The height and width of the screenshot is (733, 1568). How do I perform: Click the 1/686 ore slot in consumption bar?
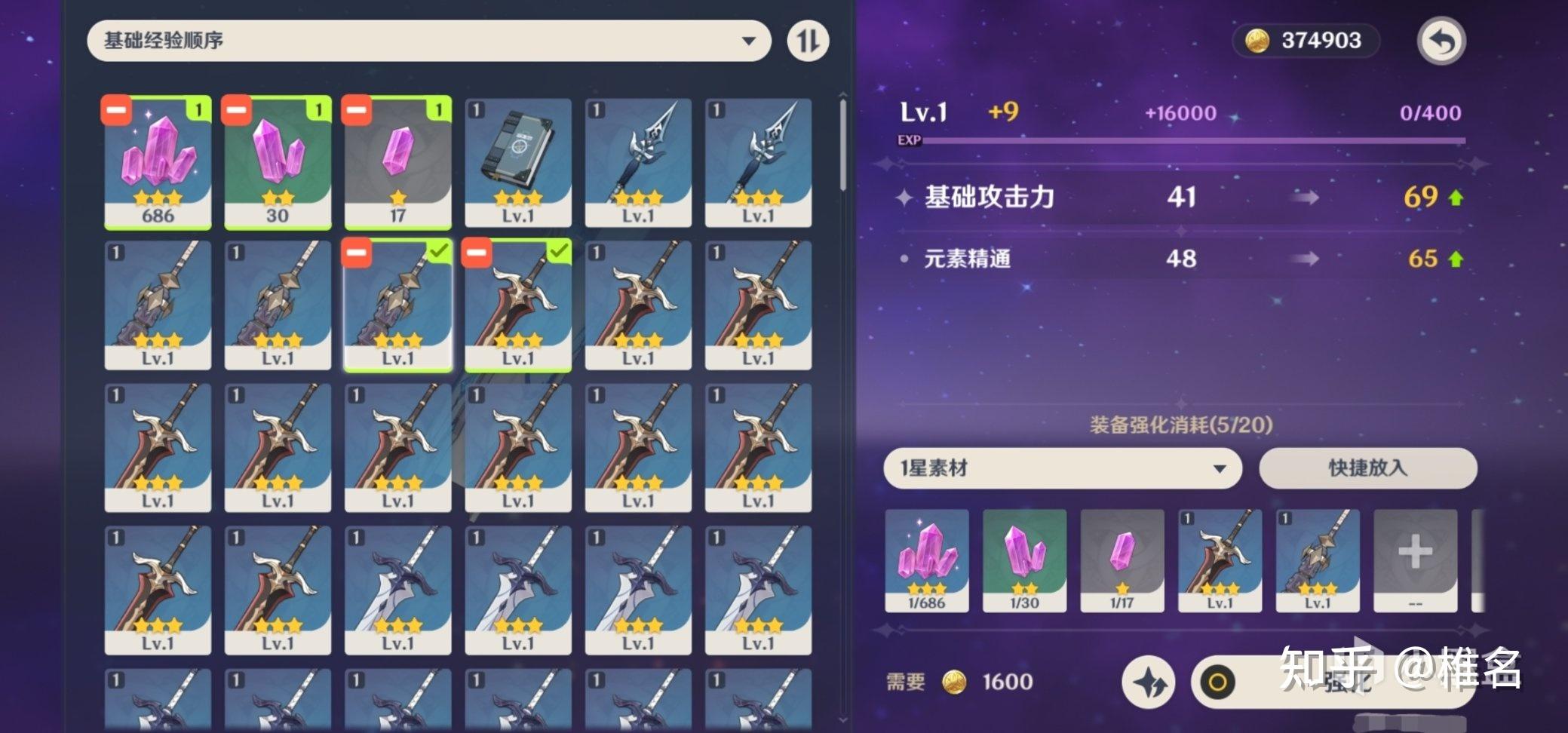927,562
